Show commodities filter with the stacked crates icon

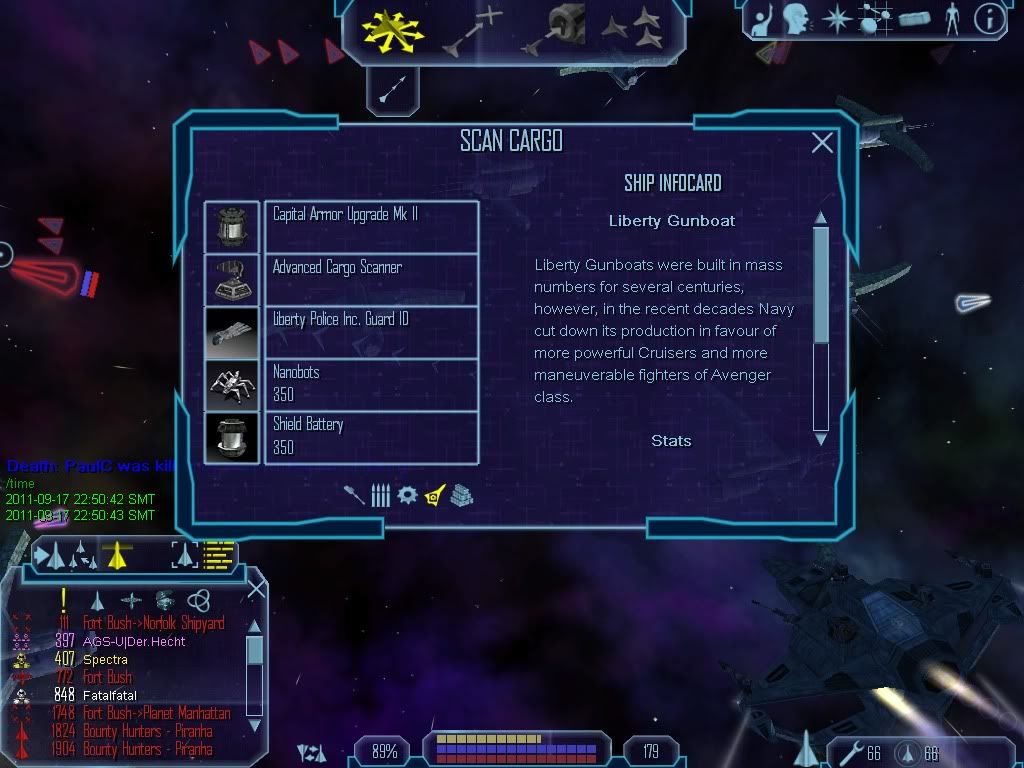pyautogui.click(x=461, y=495)
